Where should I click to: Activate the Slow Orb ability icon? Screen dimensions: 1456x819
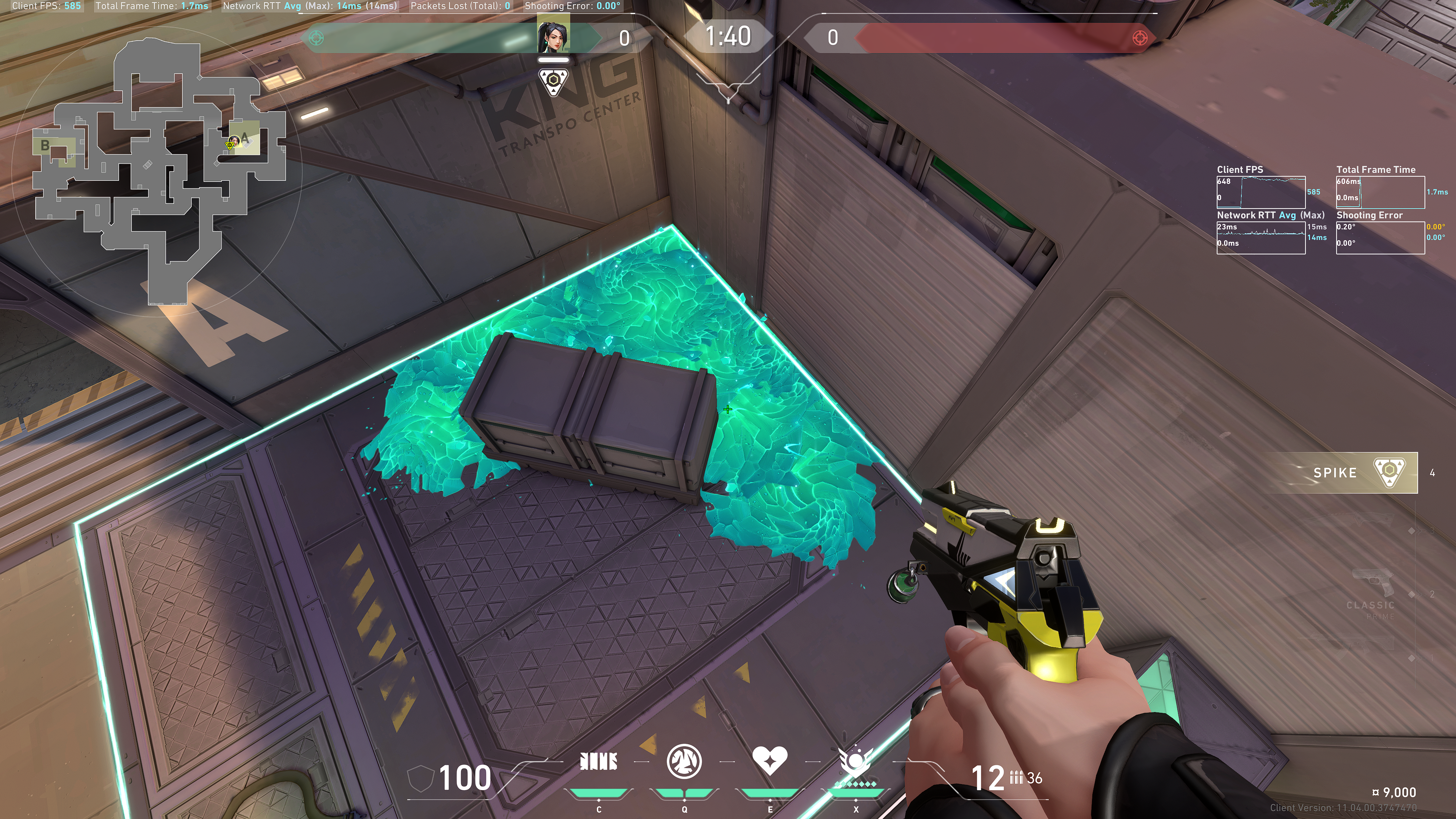coord(684,761)
